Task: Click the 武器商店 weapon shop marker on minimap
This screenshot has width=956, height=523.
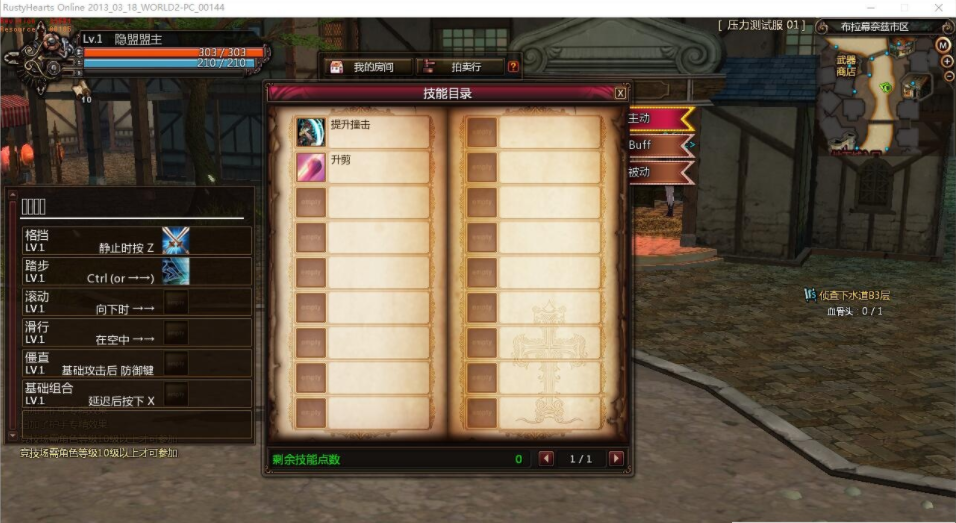Action: (846, 66)
